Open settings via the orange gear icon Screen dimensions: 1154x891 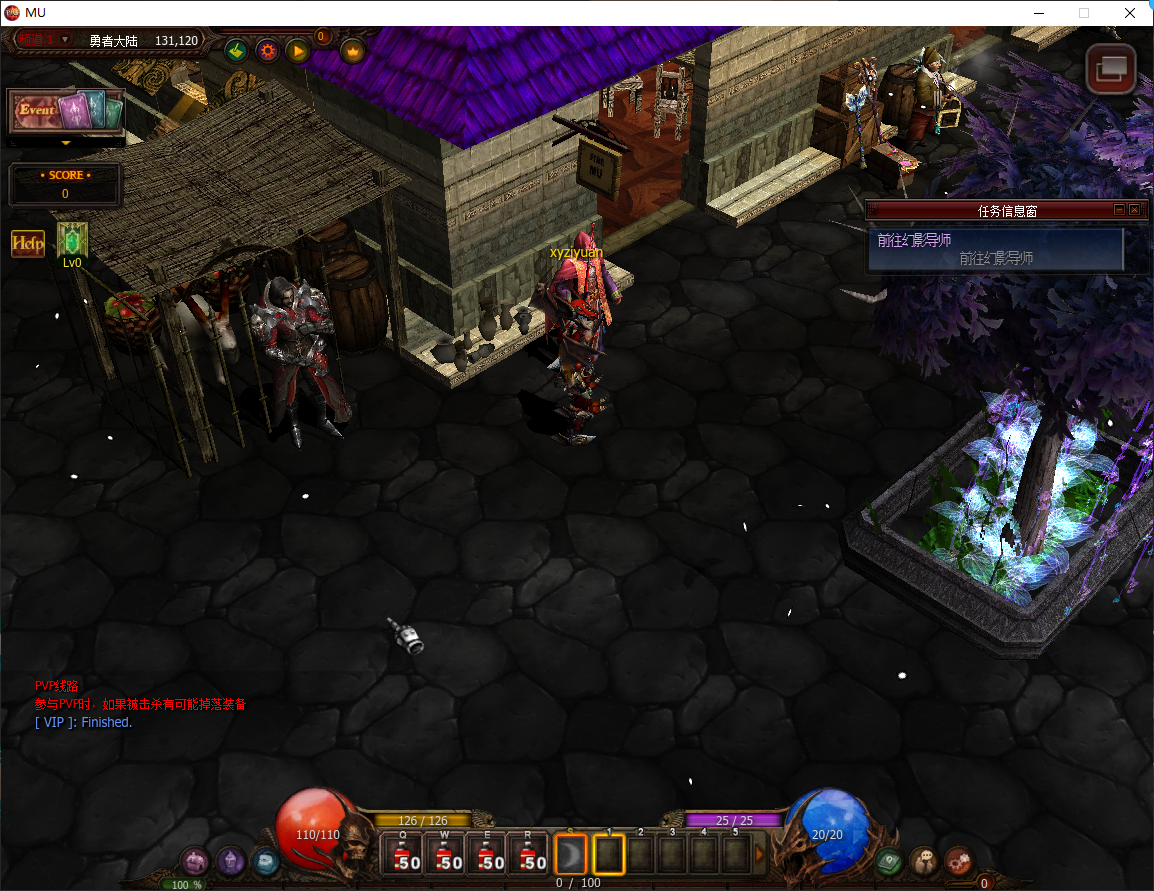pos(267,50)
